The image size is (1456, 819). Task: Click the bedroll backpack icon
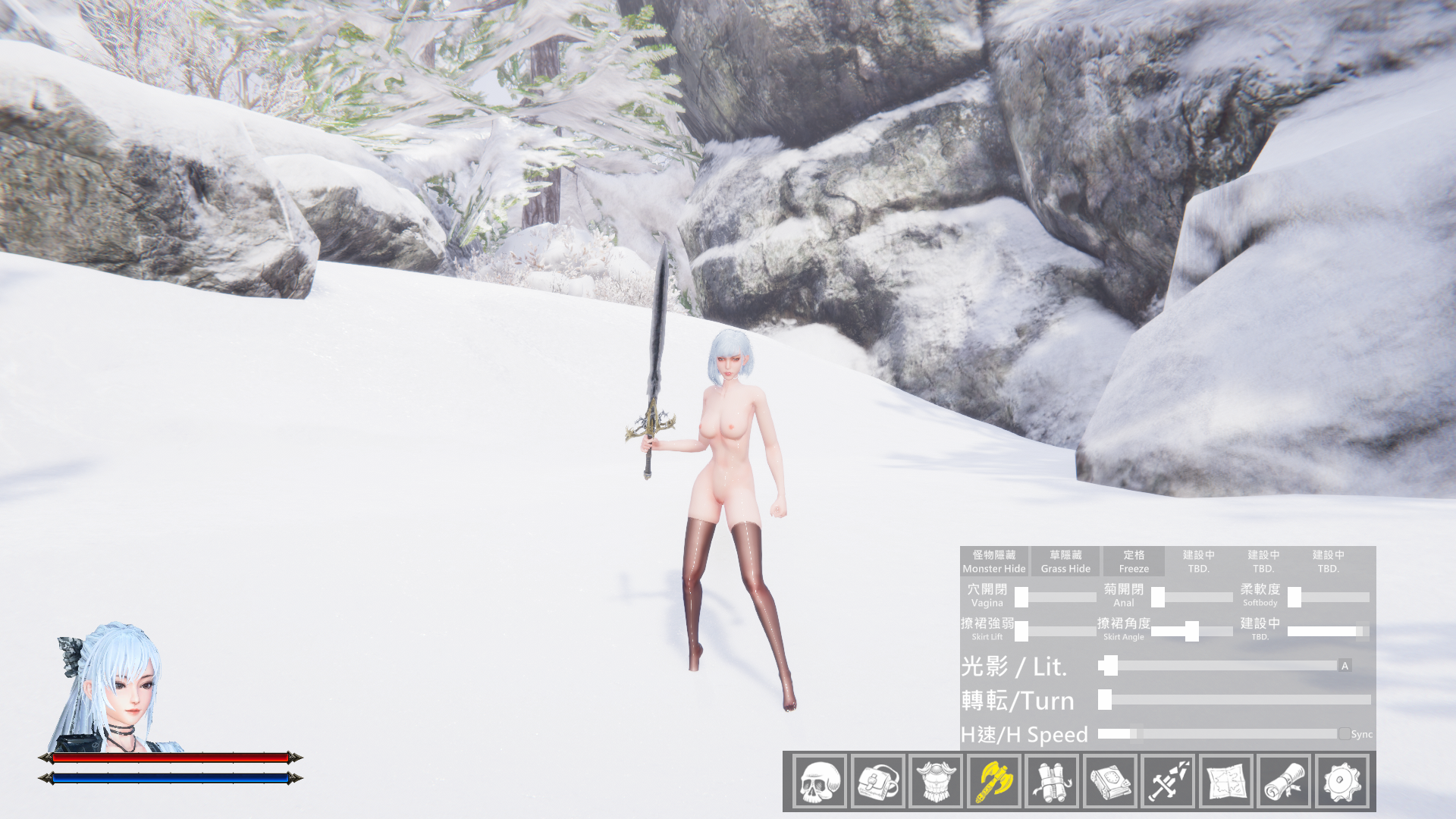click(x=1052, y=781)
